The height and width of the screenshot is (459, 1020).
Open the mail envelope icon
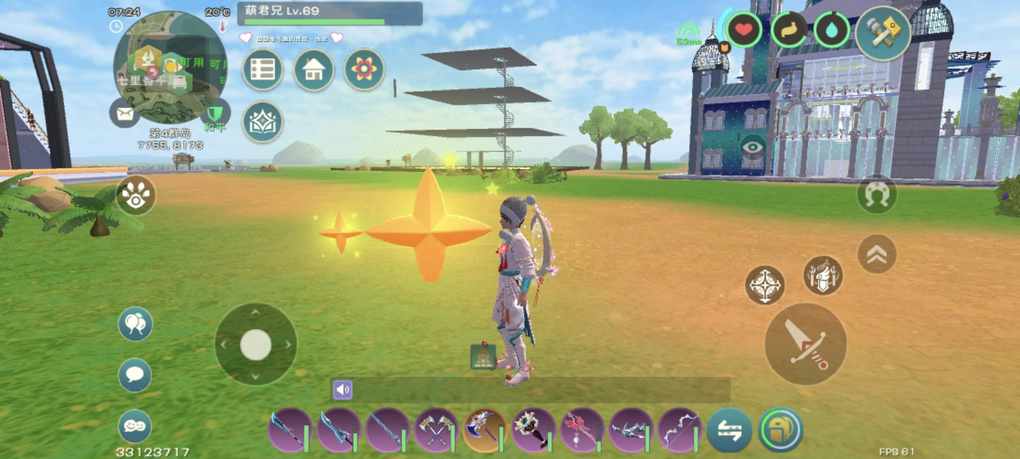(124, 113)
